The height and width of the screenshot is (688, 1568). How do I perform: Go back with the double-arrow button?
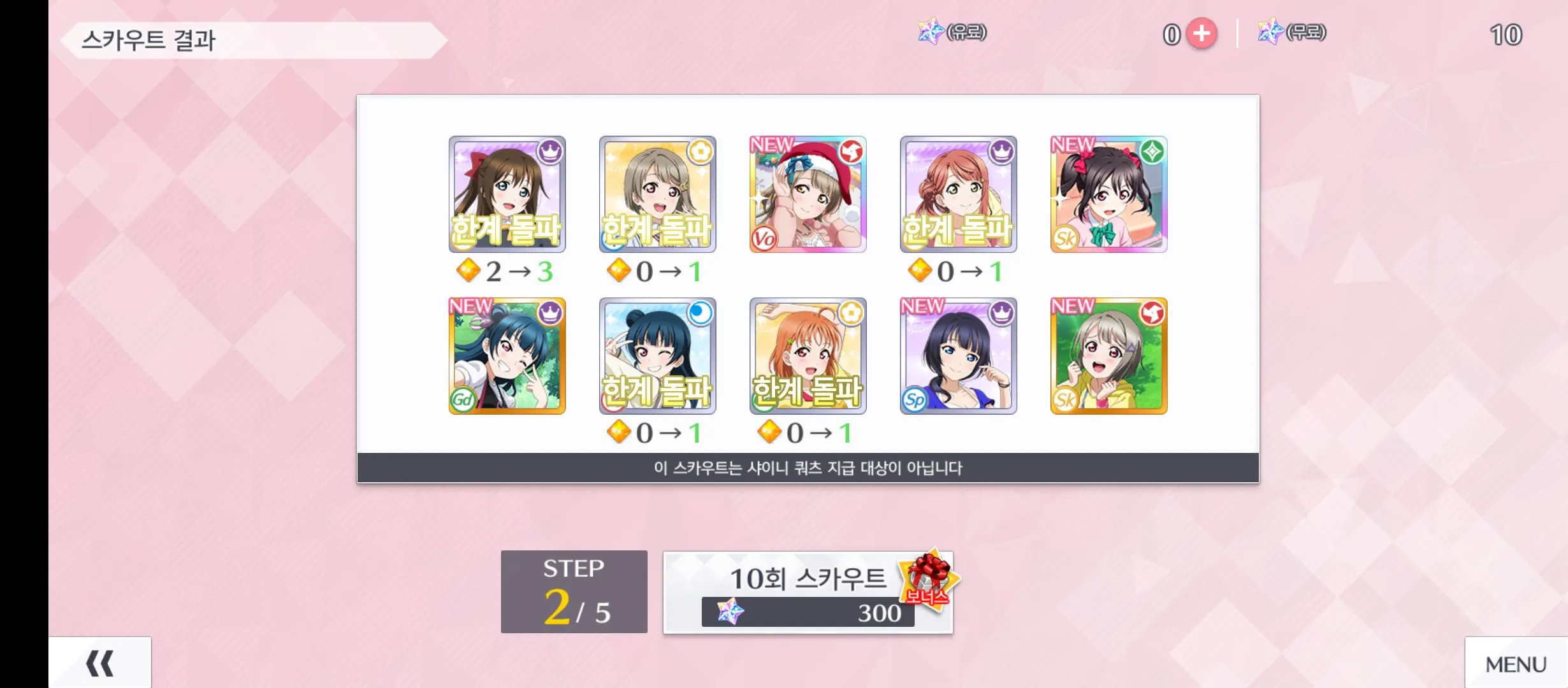click(100, 663)
